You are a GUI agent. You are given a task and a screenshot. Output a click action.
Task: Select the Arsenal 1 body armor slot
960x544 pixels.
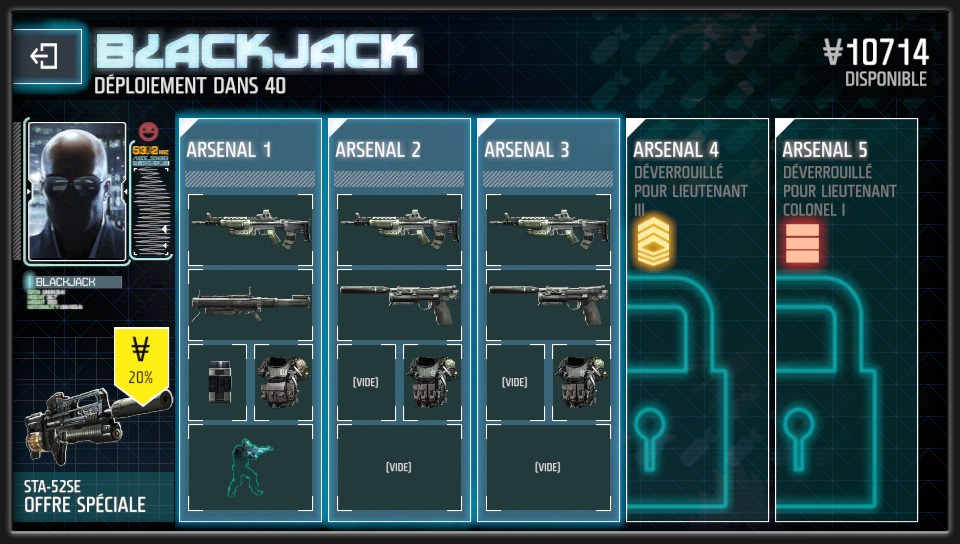pyautogui.click(x=283, y=382)
